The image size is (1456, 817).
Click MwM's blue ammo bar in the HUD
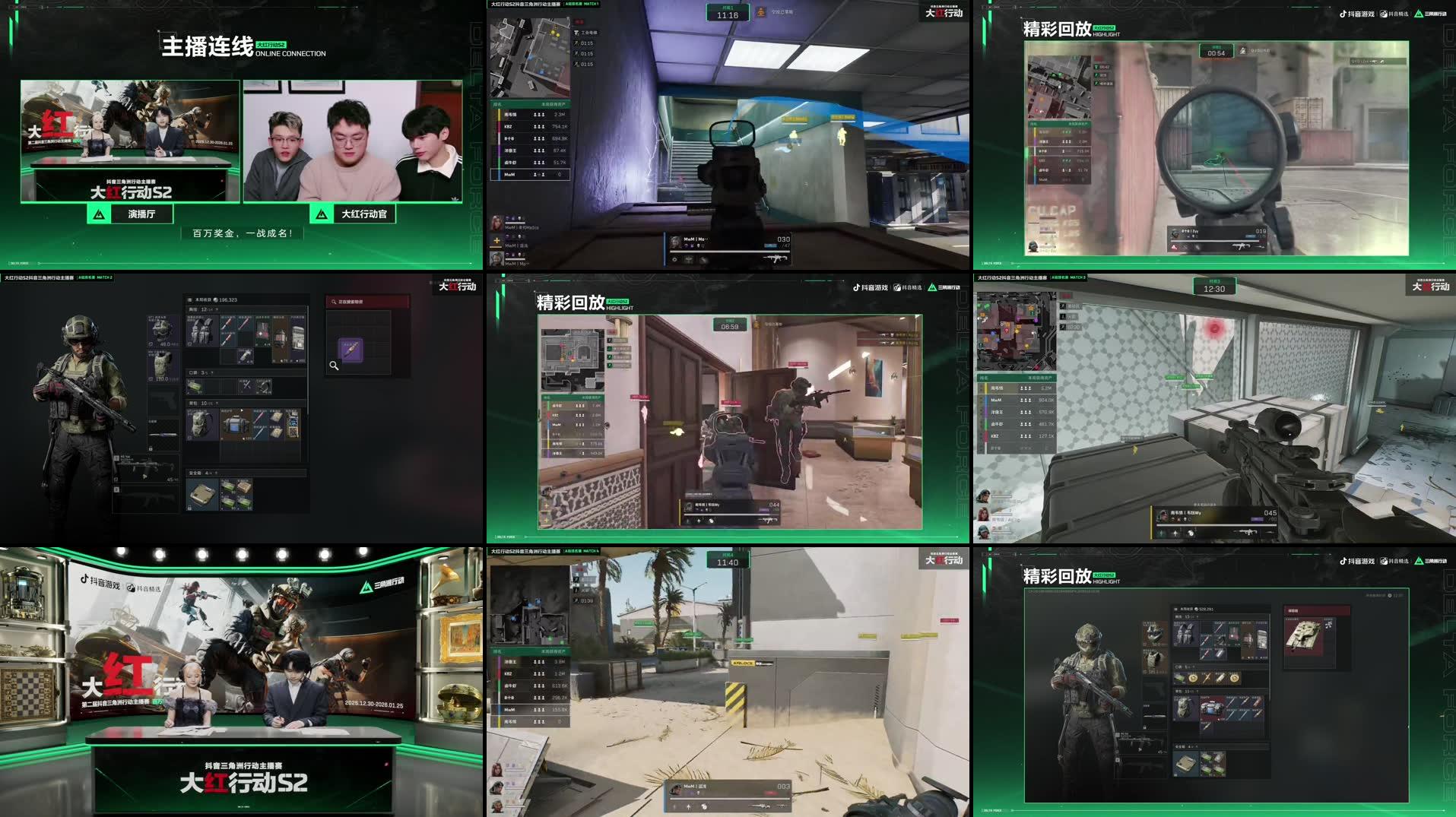pos(771,245)
